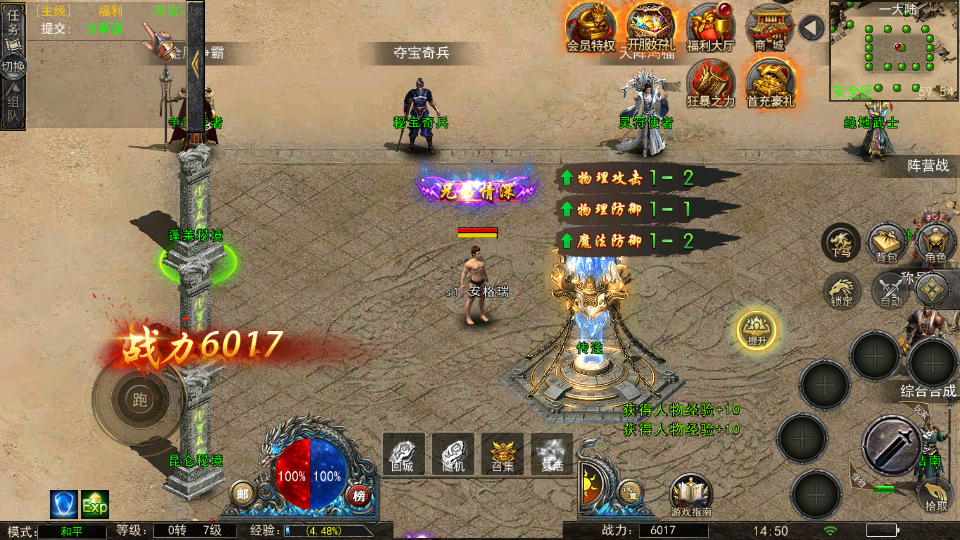The image size is (960, 540).
Task: Open the 会员特权 VIP privileges icon
Action: 591,27
